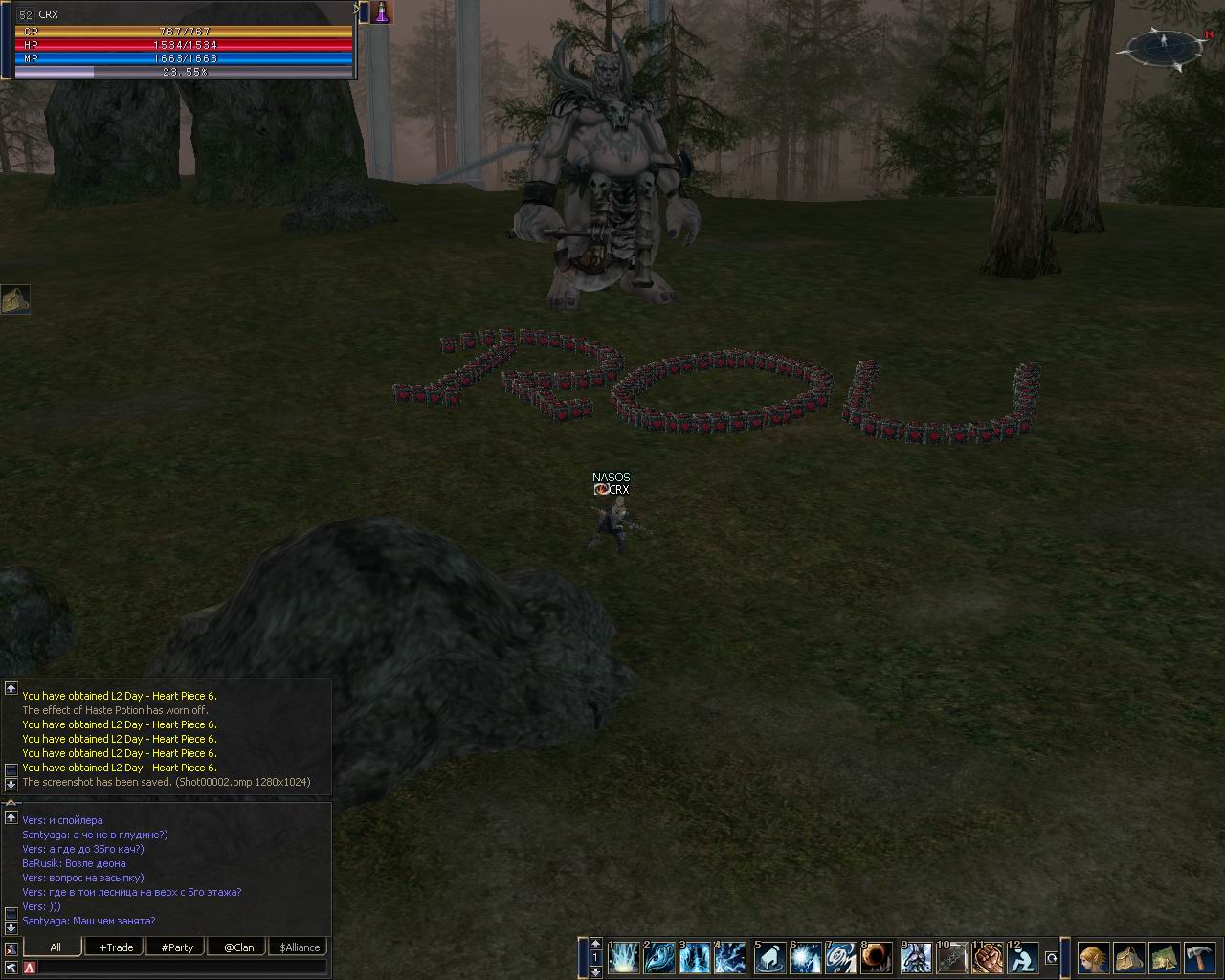Viewport: 1225px width, 980px height.
Task: Click the compass radar
Action: coord(1165,46)
